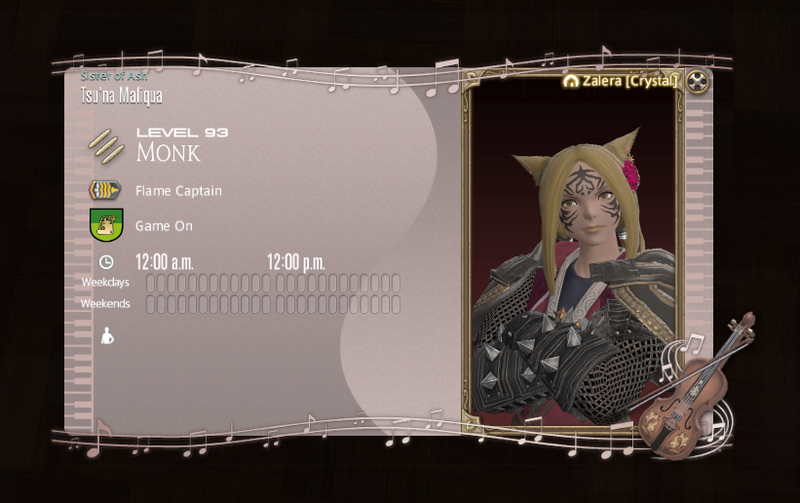Click the character name Tsu'na Maliqua
The height and width of the screenshot is (503, 800).
121,96
